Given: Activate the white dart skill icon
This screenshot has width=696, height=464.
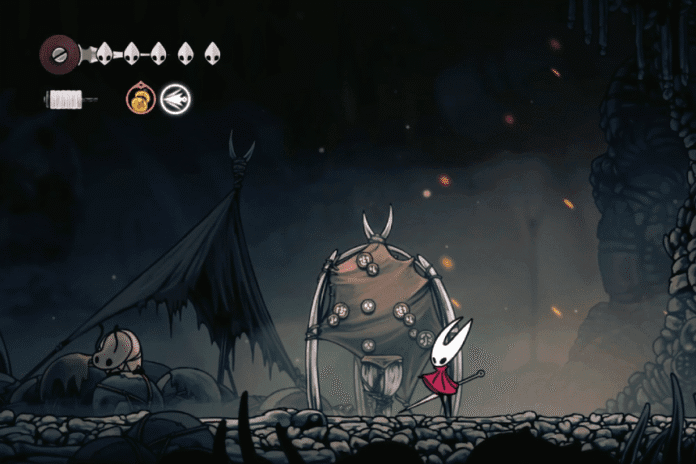Looking at the screenshot, I should (176, 99).
